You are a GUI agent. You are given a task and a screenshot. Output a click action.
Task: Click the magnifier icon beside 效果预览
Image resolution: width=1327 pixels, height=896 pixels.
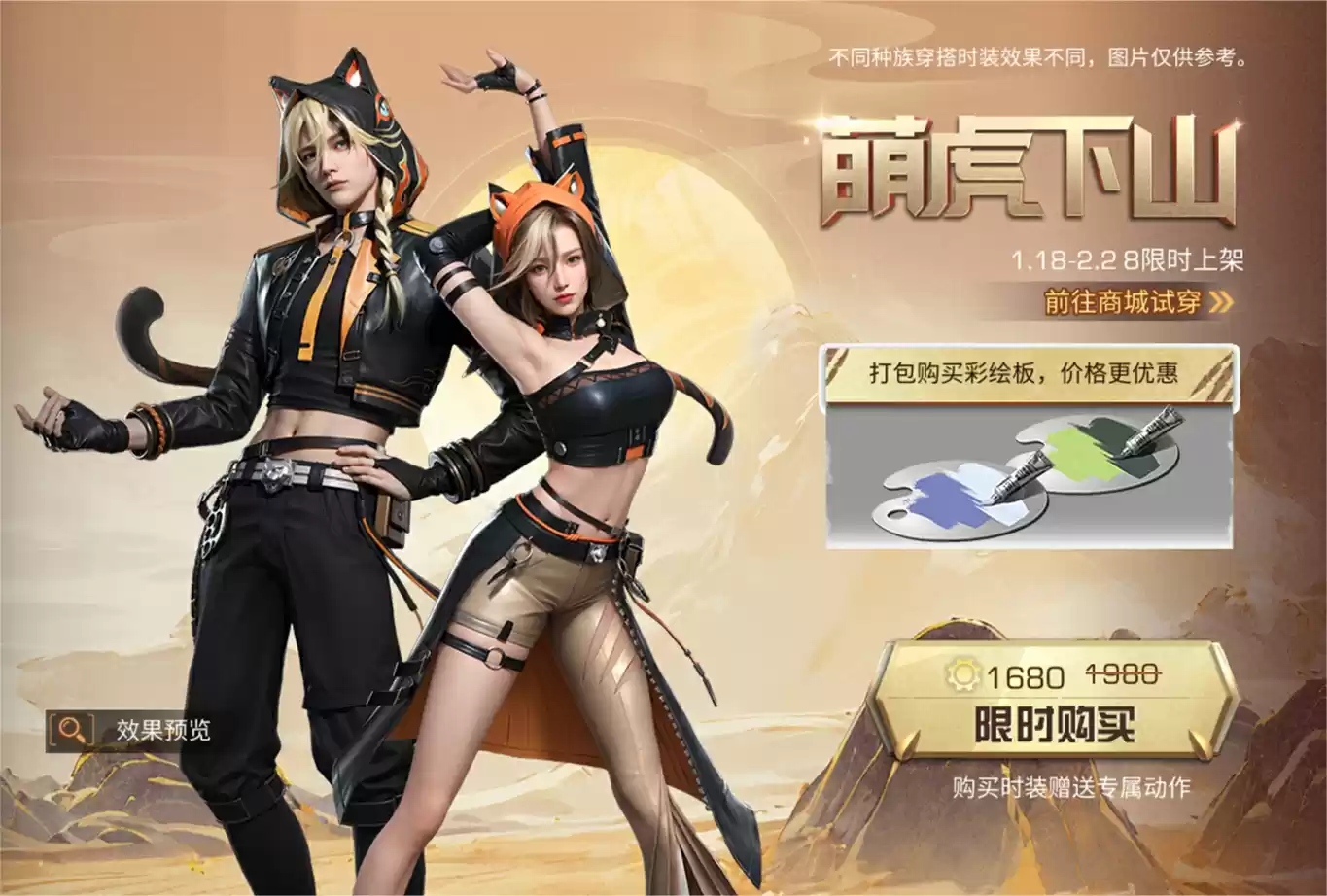(69, 727)
